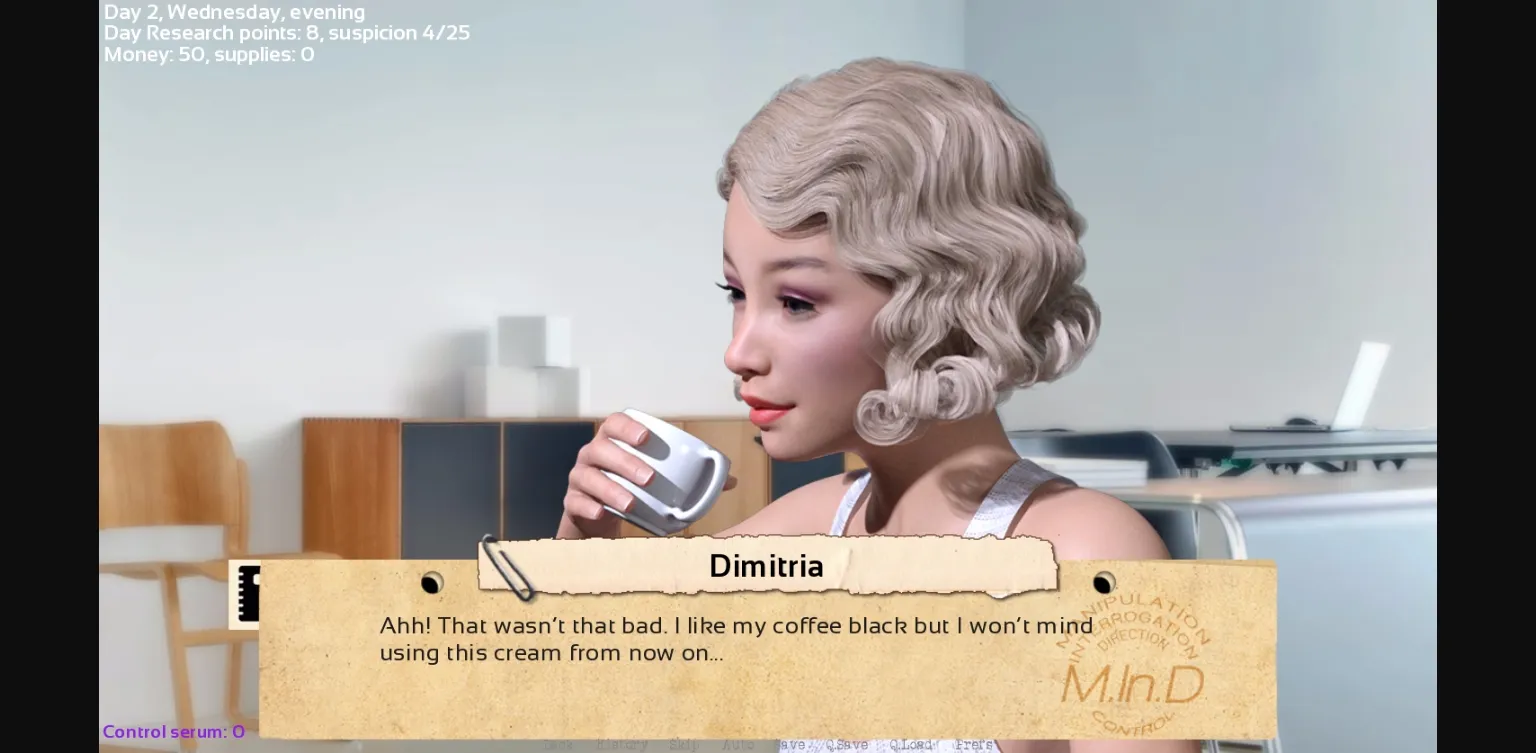
Task: Click the Day 2 Wednesday evening header
Action: [234, 12]
